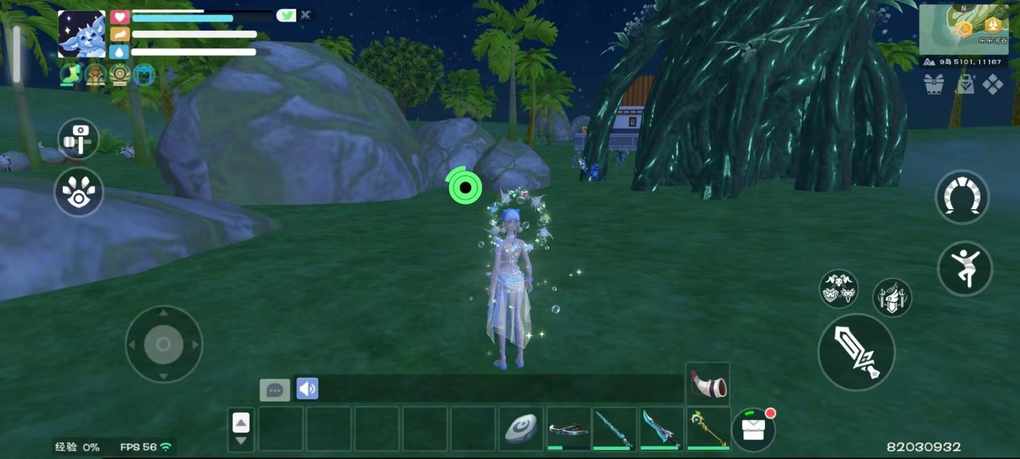Open the chat speech bubble
The image size is (1020, 459).
[x=274, y=389]
